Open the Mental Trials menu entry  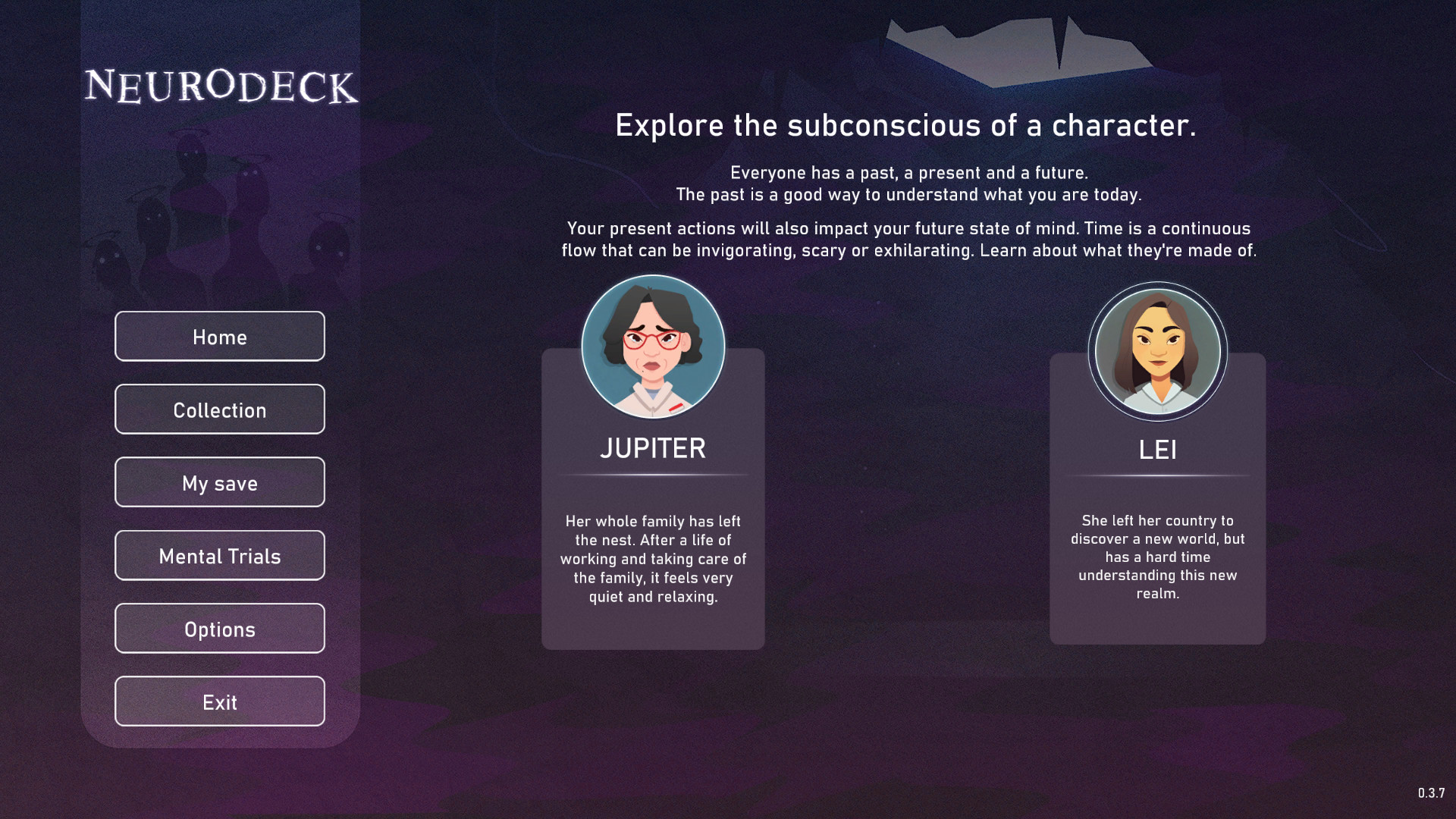pos(219,555)
